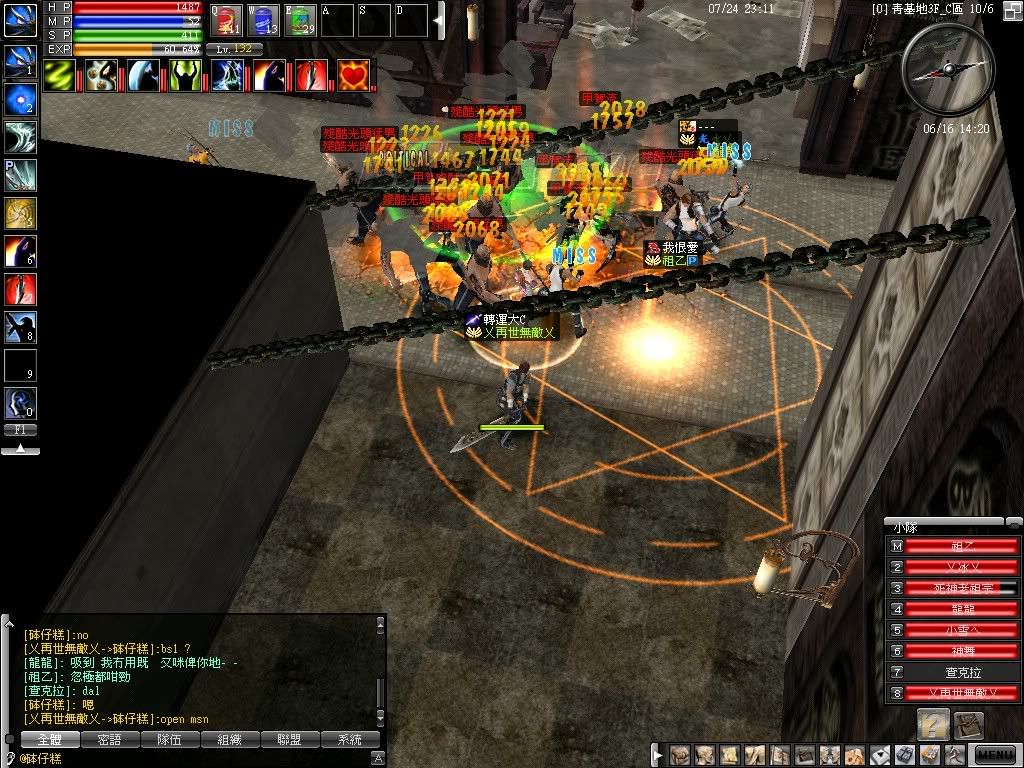Switch to the 全體 chat tab
This screenshot has width=1024, height=768.
50,740
